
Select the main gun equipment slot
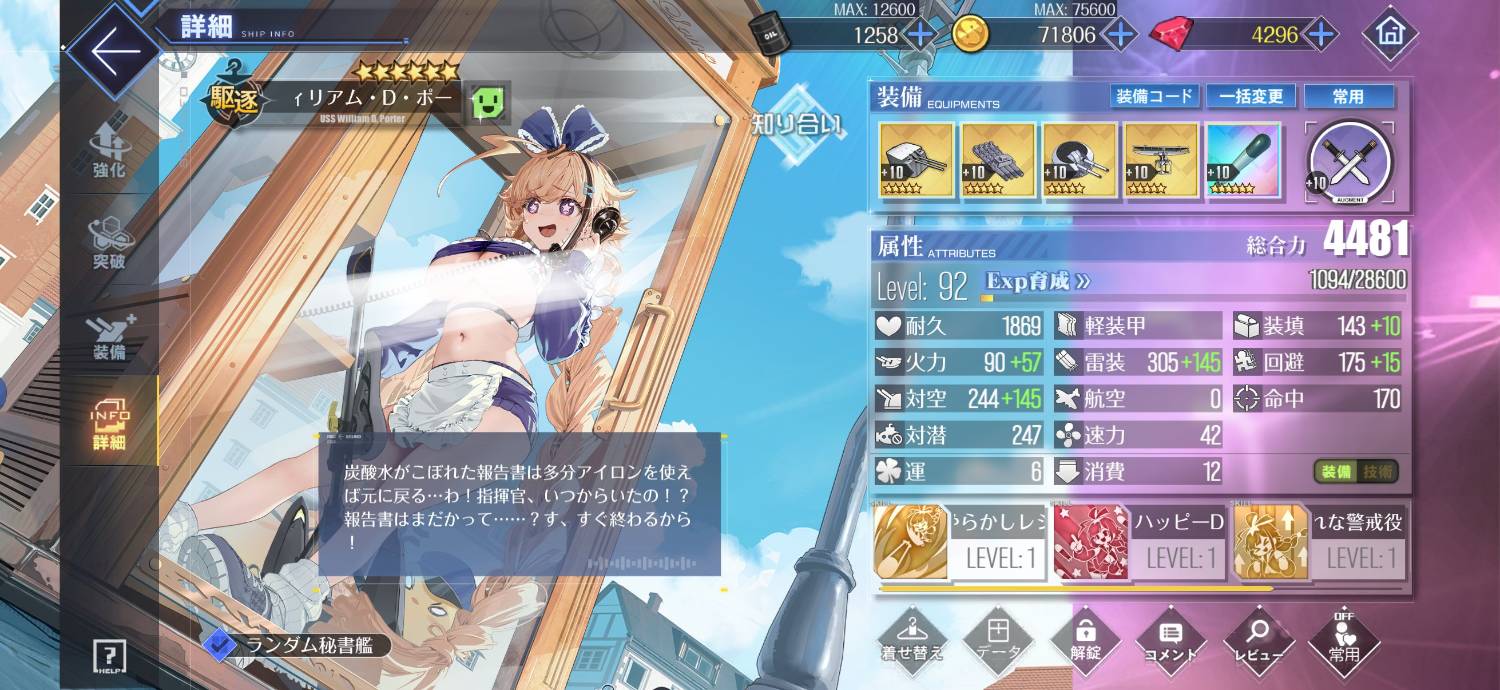(914, 160)
